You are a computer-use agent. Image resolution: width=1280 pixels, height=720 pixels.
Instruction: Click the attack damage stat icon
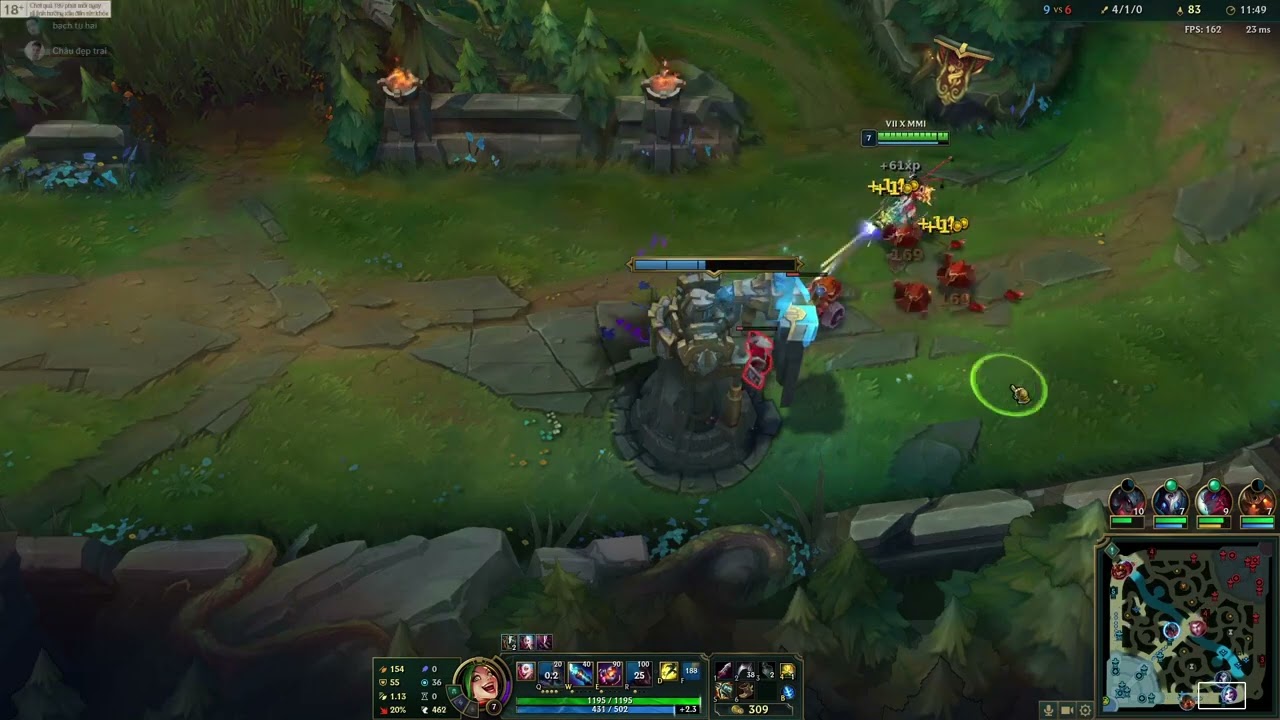click(x=383, y=669)
